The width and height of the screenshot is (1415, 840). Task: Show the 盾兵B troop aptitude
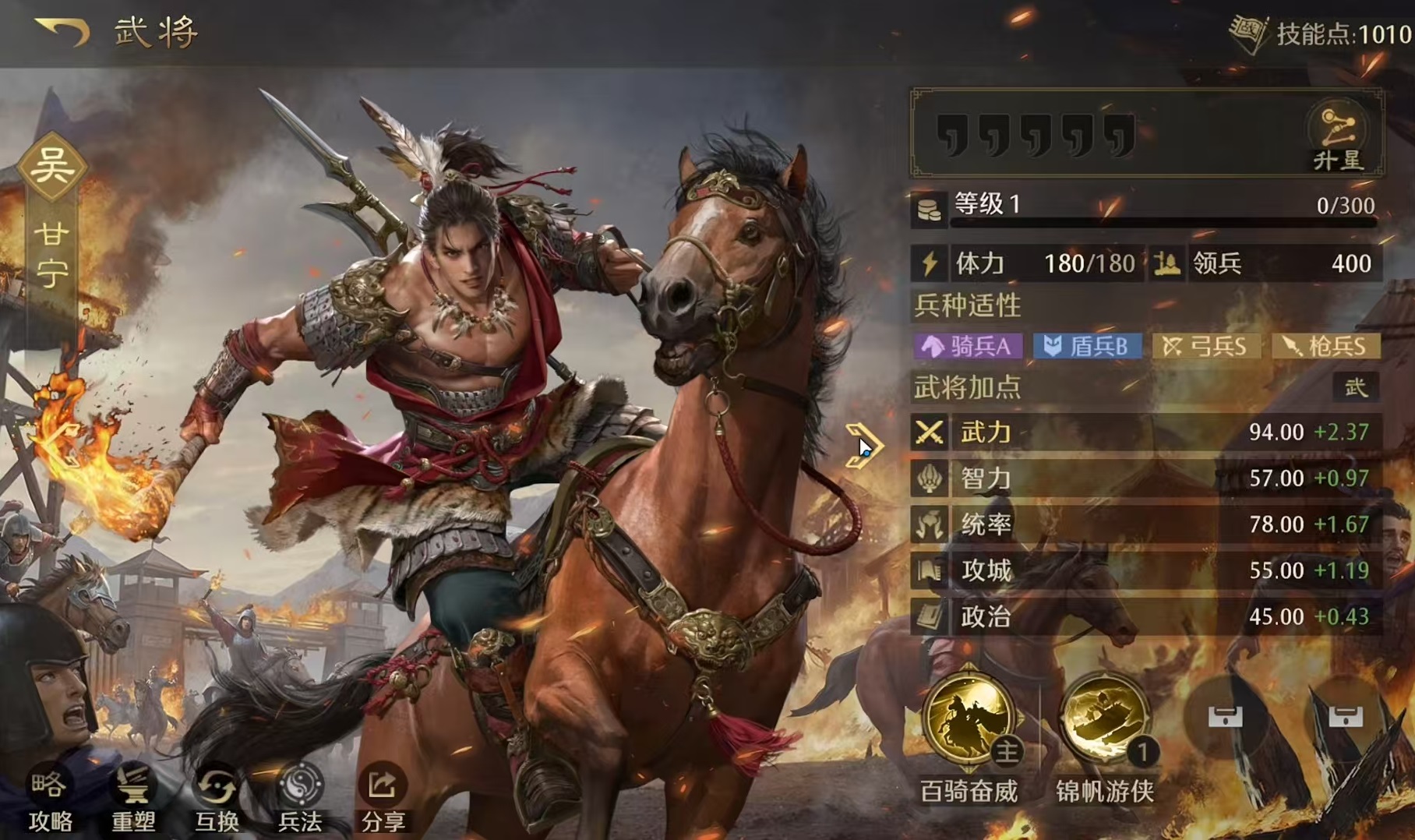pos(1087,346)
